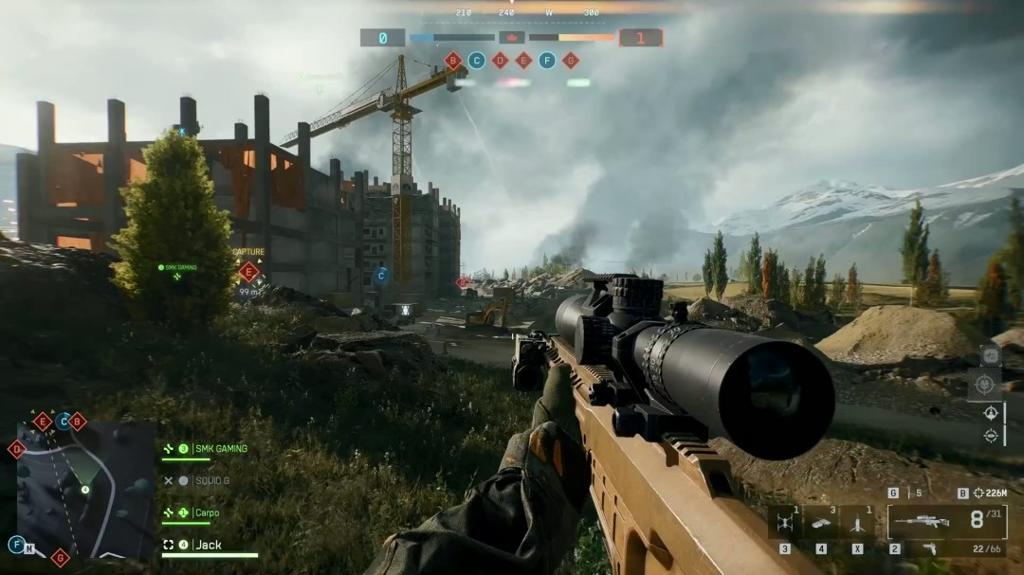Select the recon drone gadget slot
Image resolution: width=1024 pixels, height=575 pixels.
click(785, 523)
